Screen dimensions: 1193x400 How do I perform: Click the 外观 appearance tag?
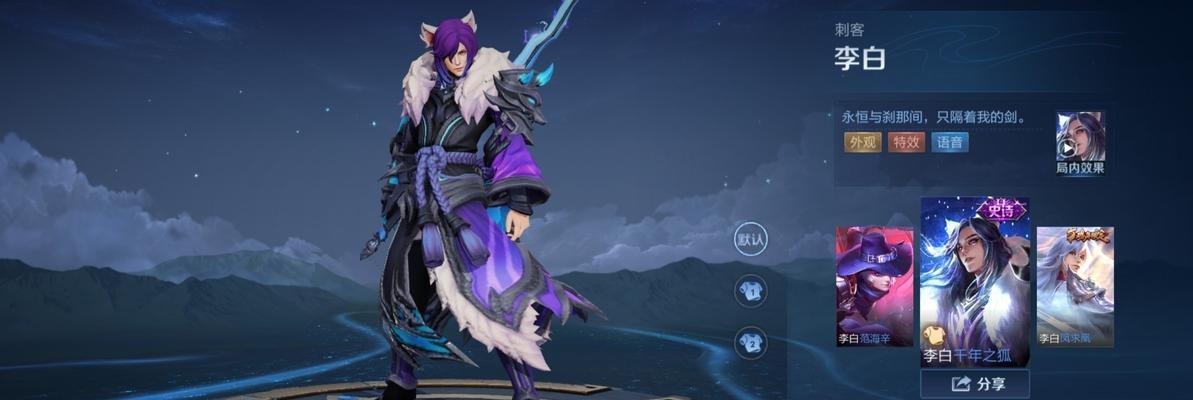pos(863,142)
